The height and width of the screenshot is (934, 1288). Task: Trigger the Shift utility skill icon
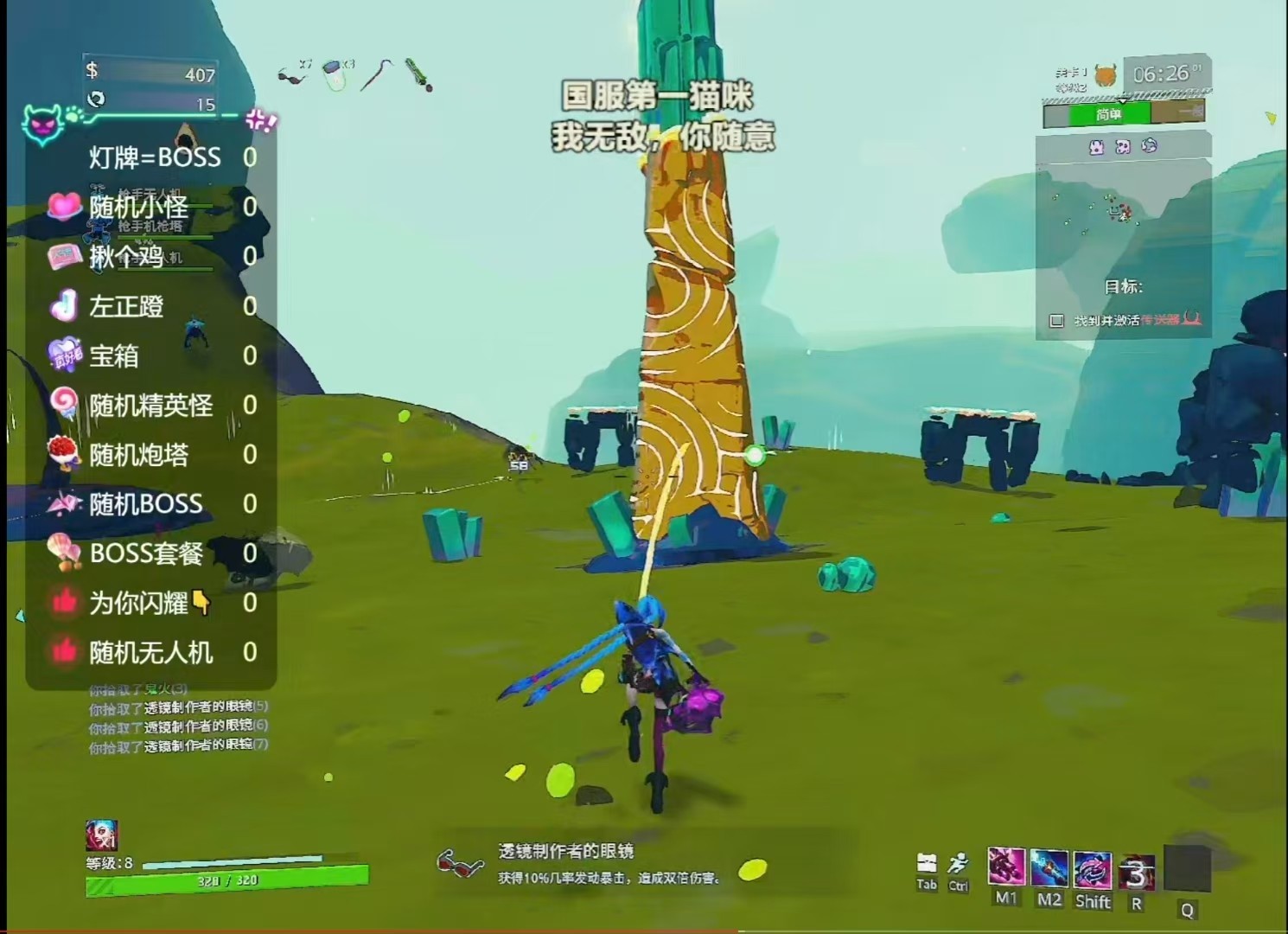tap(1093, 869)
